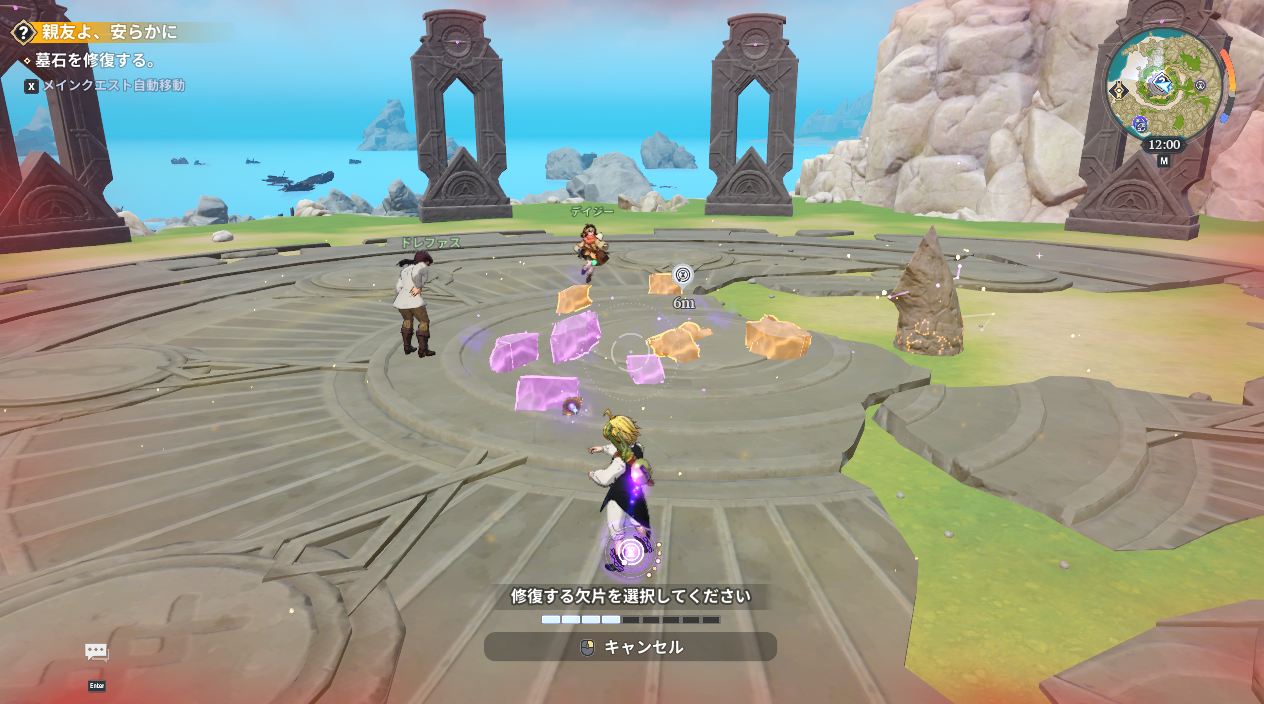Open the chat speech-bubble icon
Screen dimensions: 1264x704
97,652
